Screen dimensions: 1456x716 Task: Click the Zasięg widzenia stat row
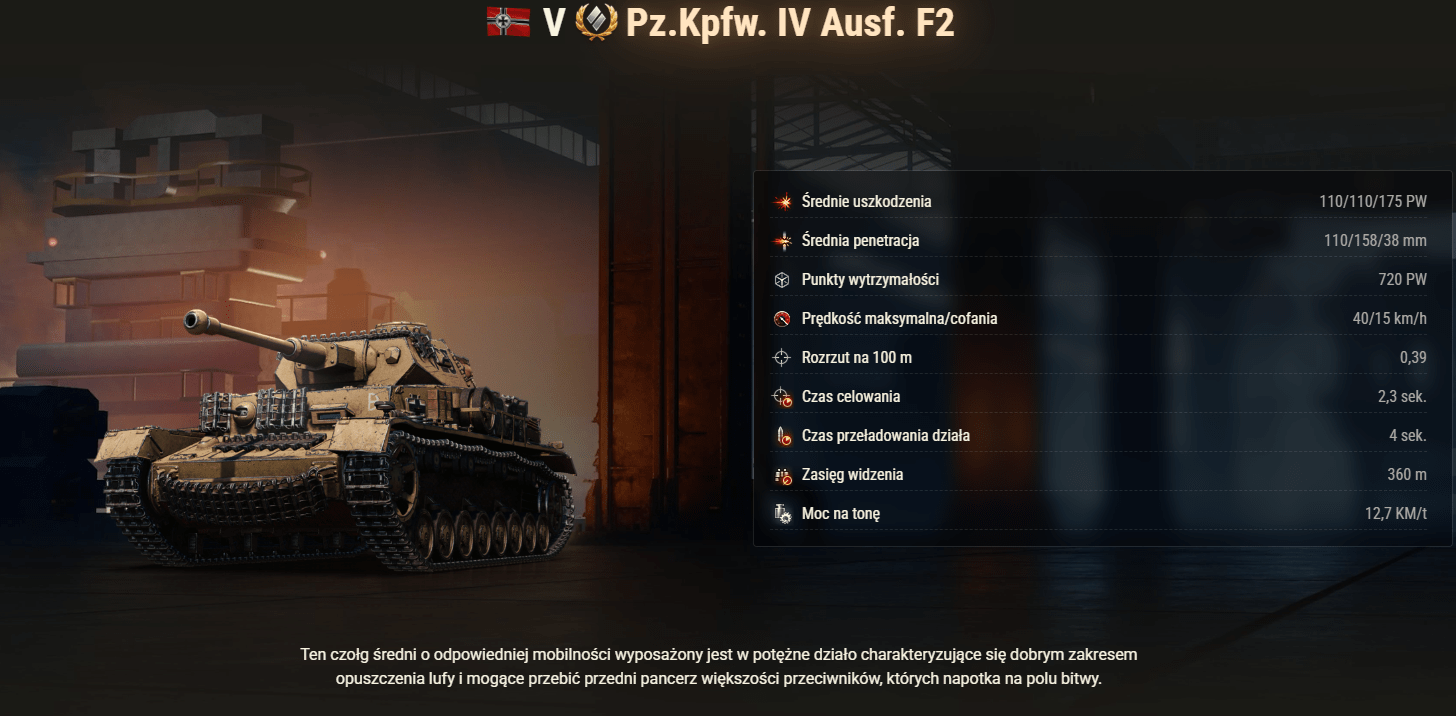[x=1100, y=475]
